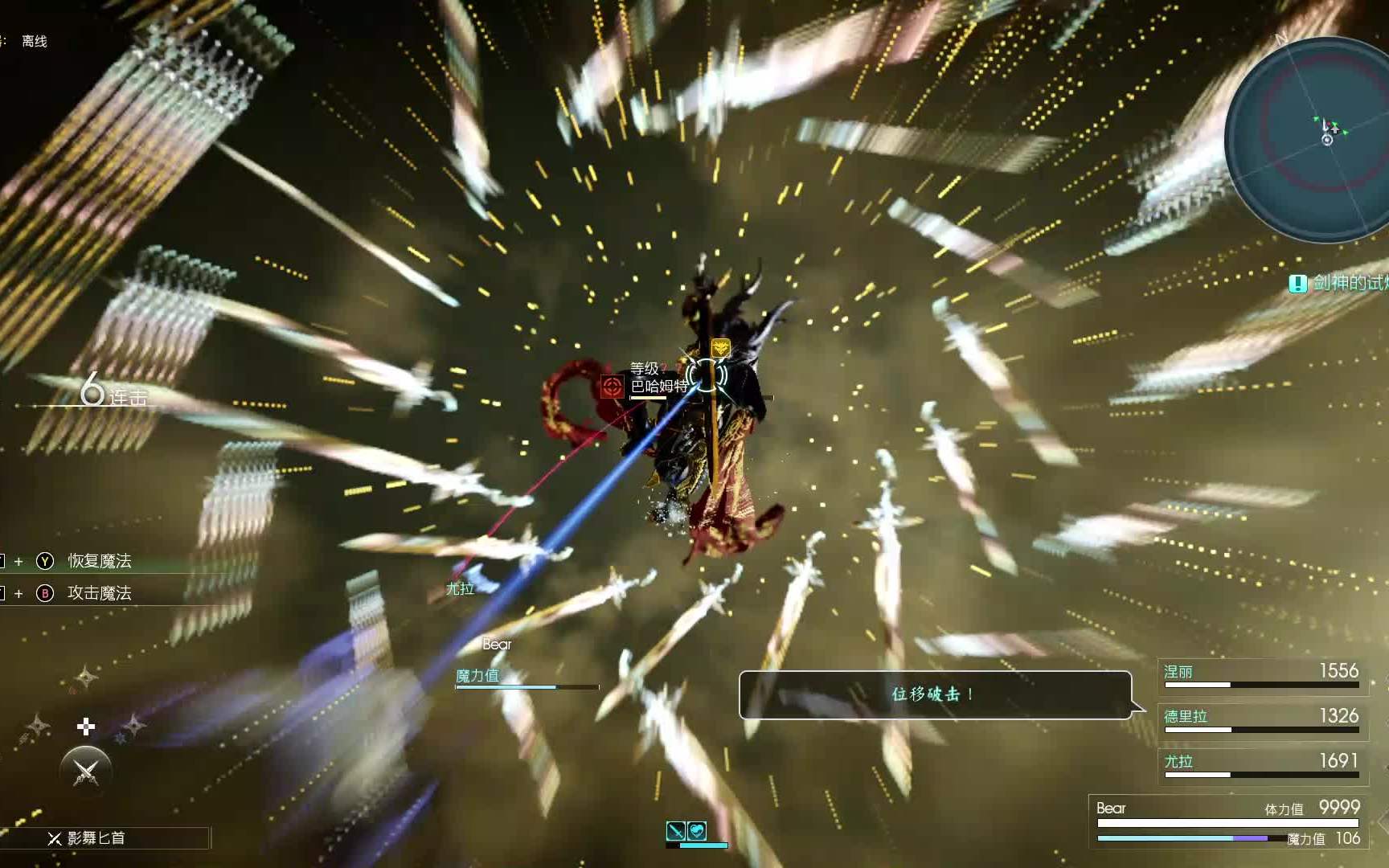Viewport: 1389px width, 868px height.
Task: Select the 恢复魔法 recovery magic option
Action: [99, 561]
